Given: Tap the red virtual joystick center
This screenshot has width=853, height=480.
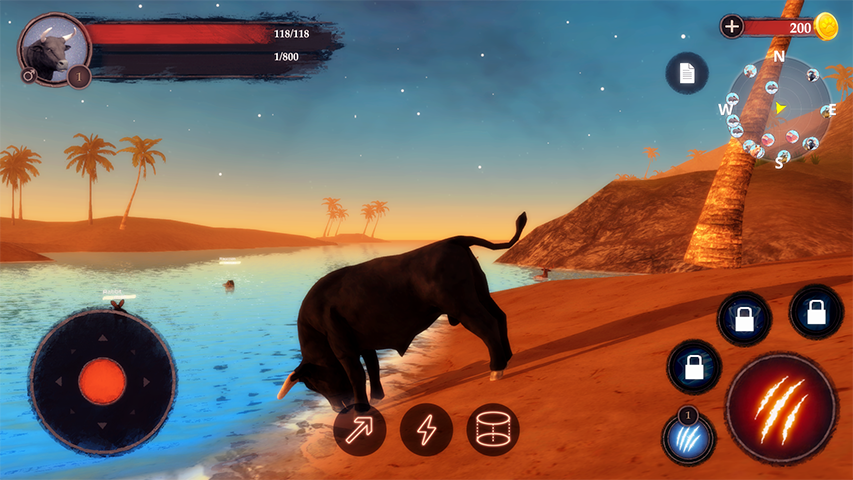Looking at the screenshot, I should click(x=102, y=381).
